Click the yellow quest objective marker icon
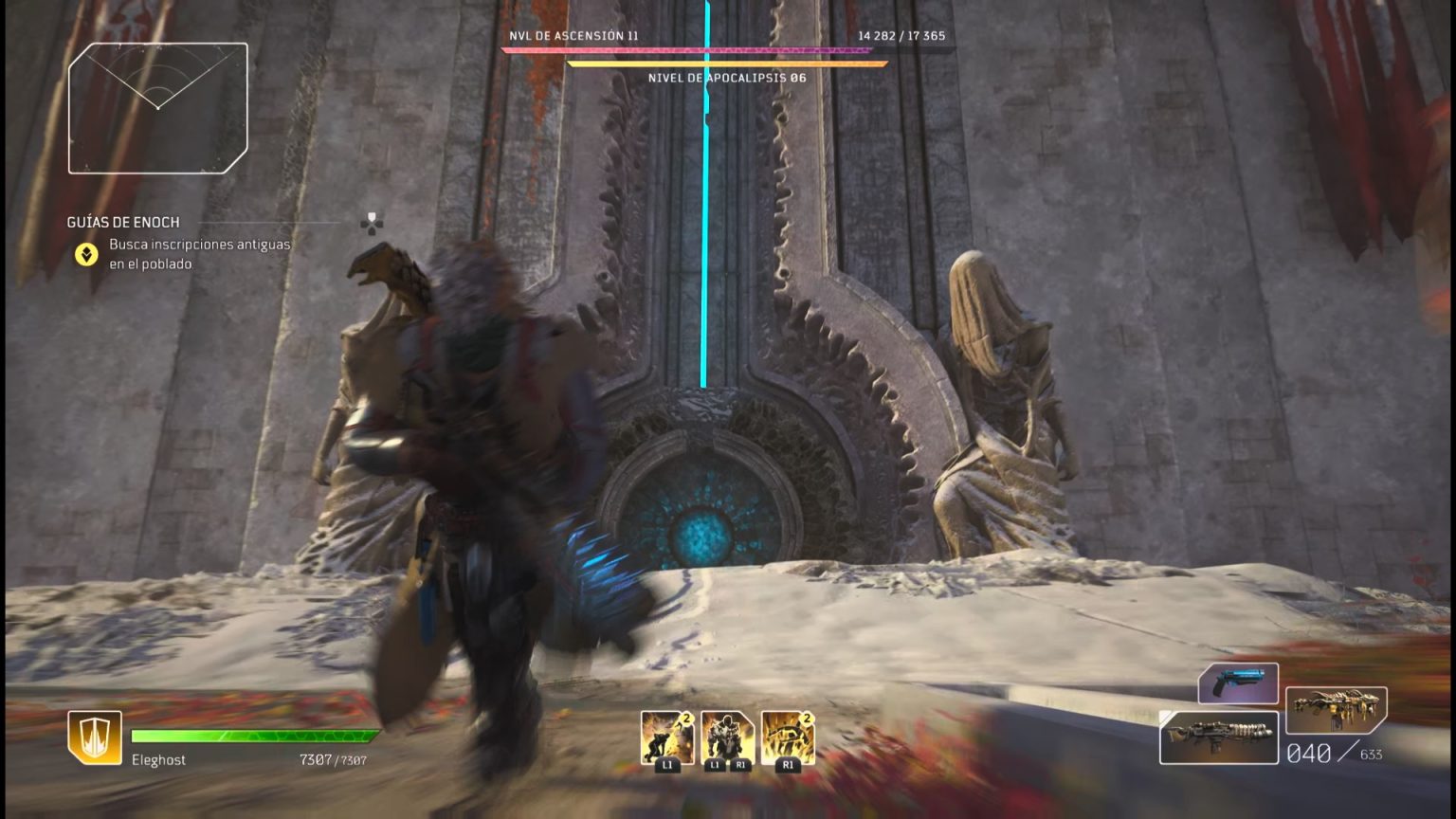Viewport: 1456px width, 819px height. (86, 254)
